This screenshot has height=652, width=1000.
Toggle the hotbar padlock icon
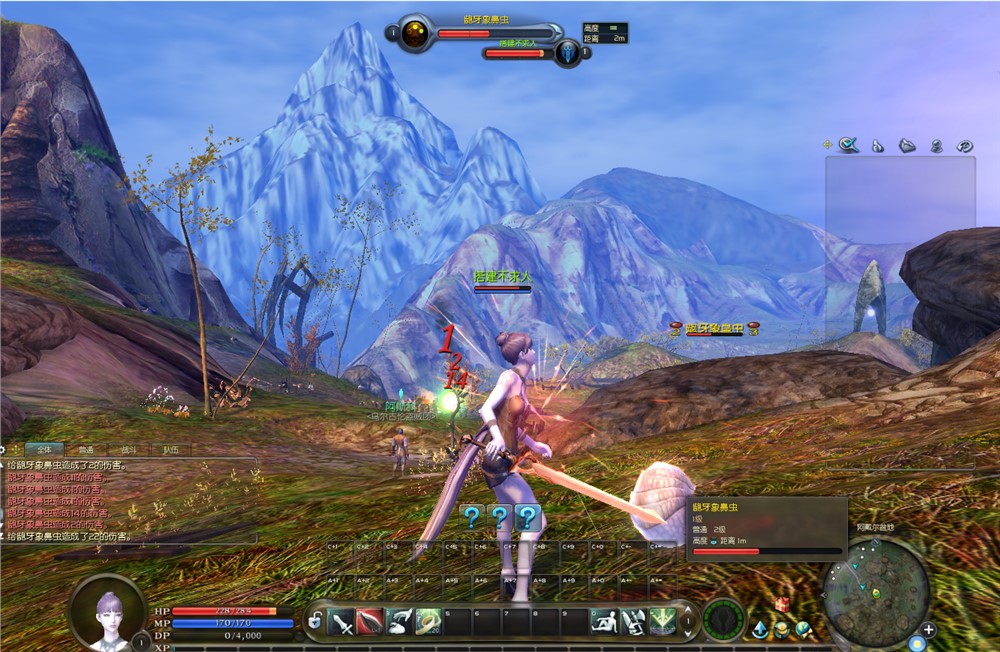click(x=316, y=621)
